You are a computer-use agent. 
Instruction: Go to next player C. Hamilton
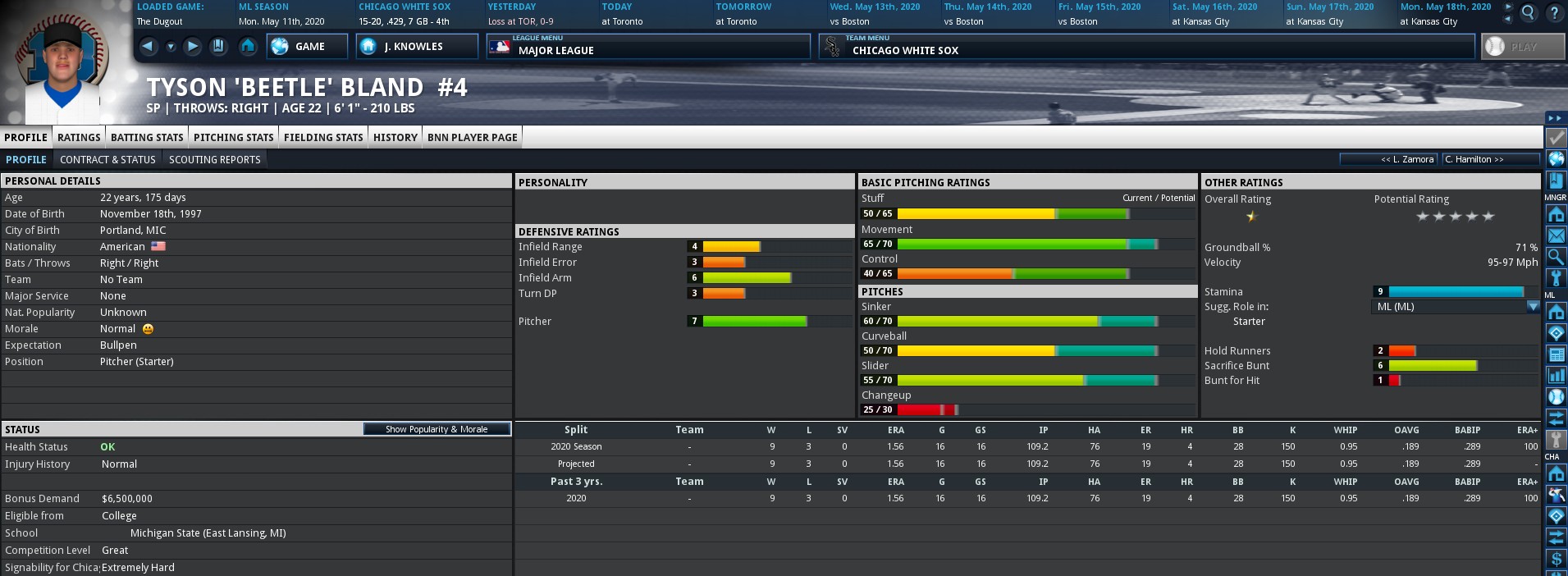[x=1490, y=159]
